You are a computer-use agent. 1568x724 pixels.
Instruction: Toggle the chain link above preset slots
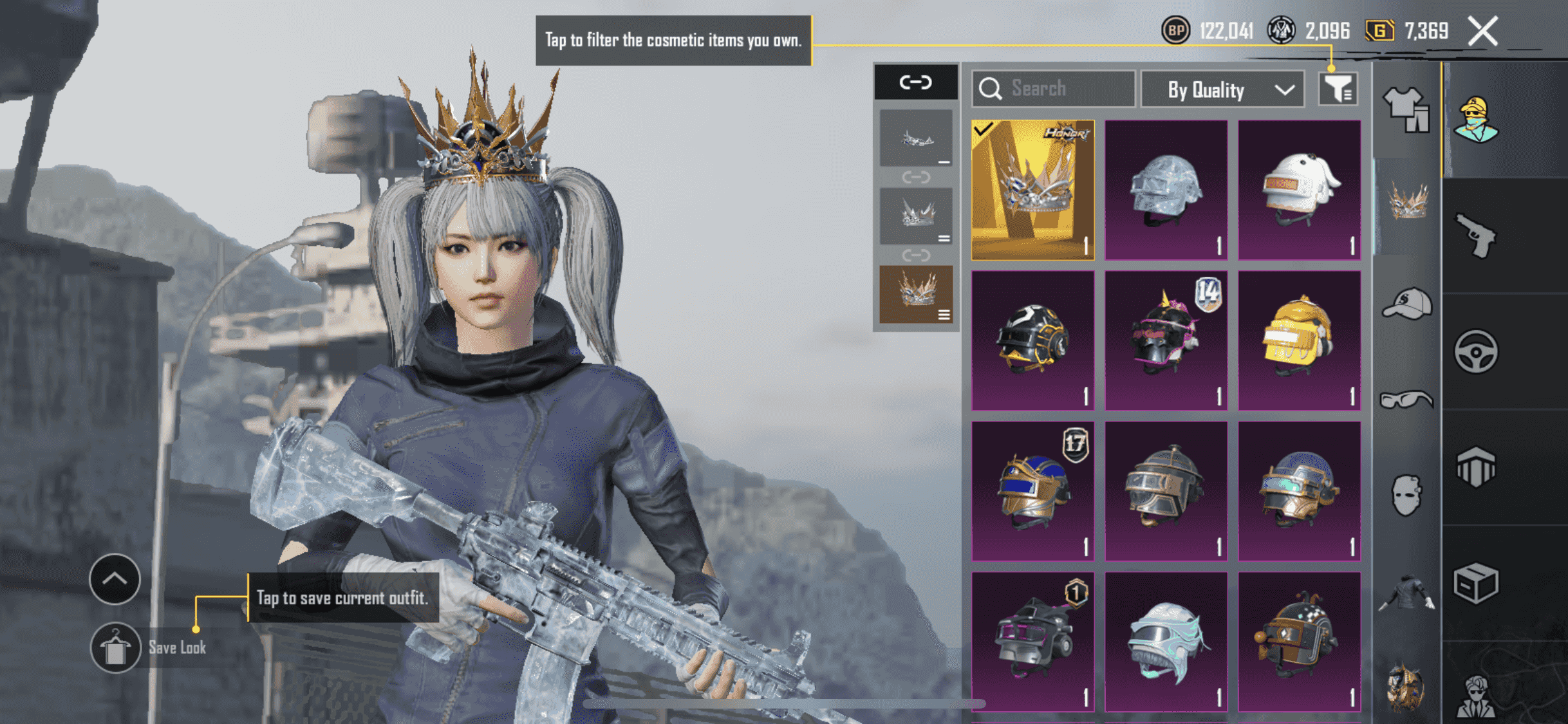915,82
